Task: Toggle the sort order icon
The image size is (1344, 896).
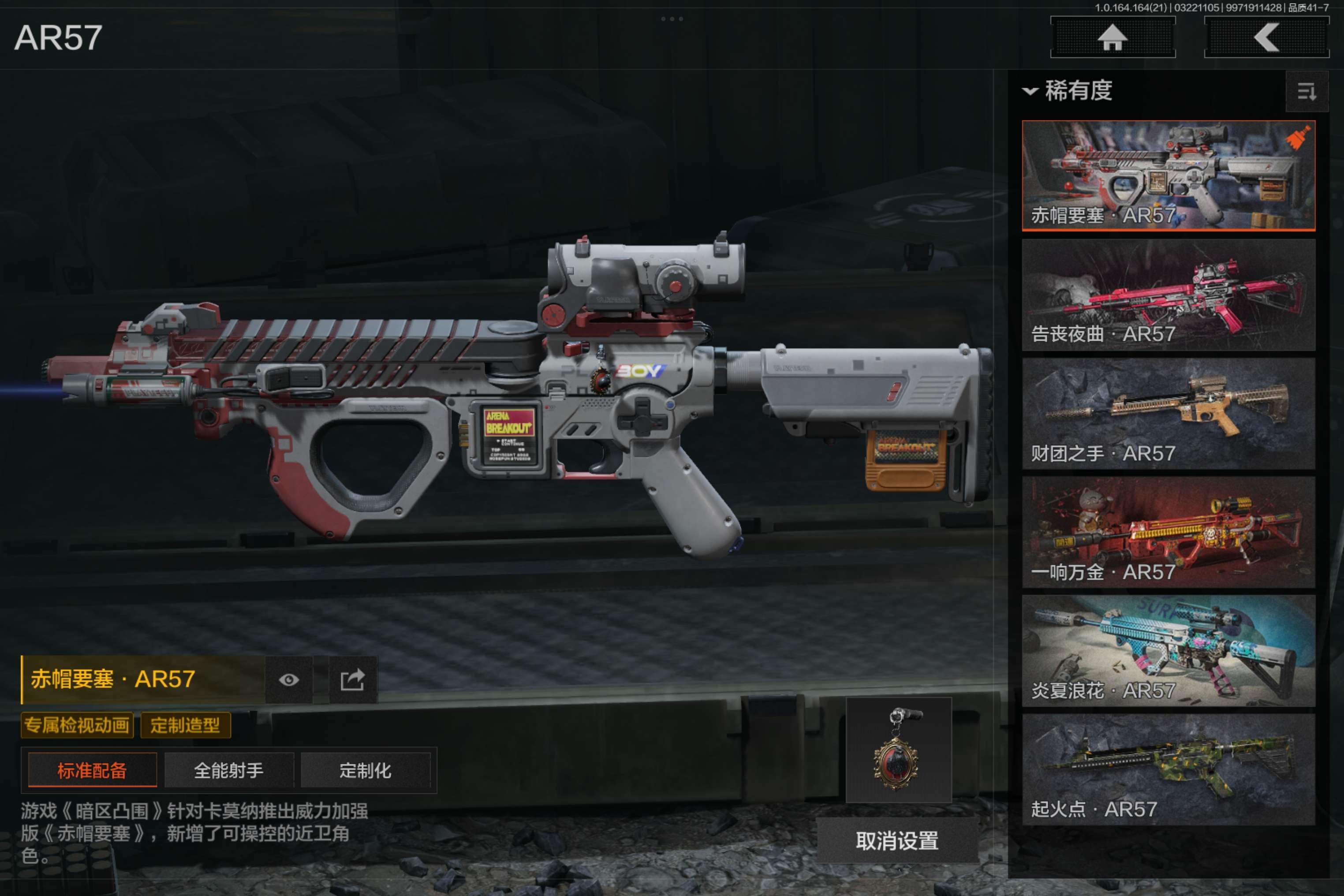Action: 1306,91
